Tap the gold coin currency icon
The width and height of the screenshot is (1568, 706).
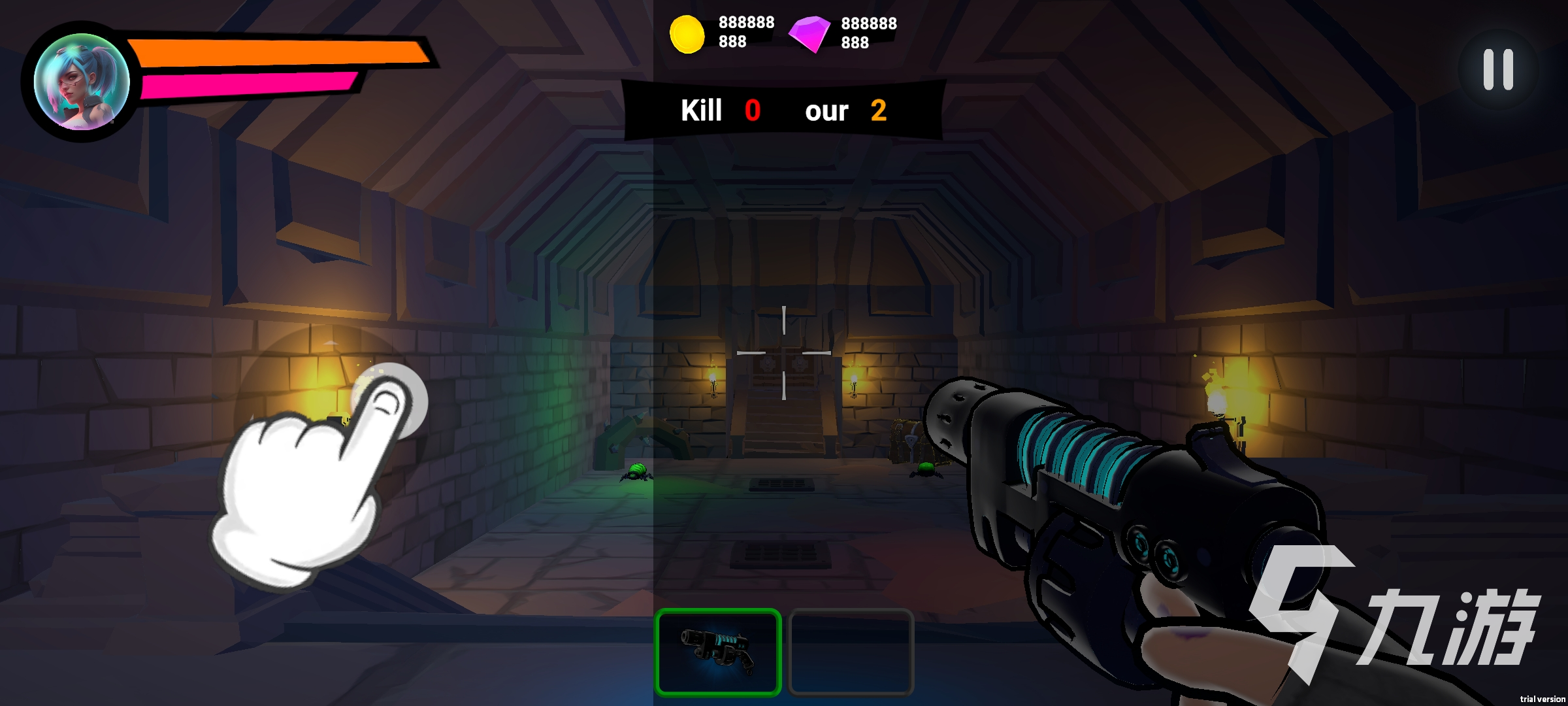pos(687,34)
